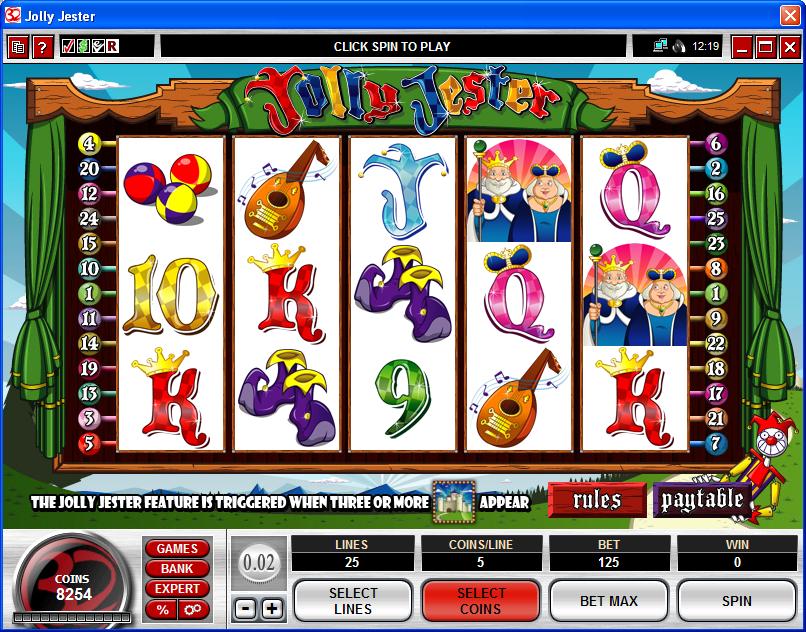Activate the SELECT LINES button
Viewport: 806px width, 632px height.
pos(353,601)
